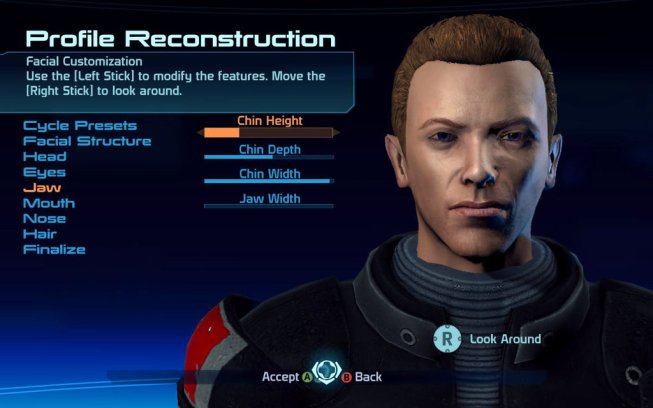The height and width of the screenshot is (408, 653).
Task: Choose the Head customization category
Action: (x=45, y=157)
